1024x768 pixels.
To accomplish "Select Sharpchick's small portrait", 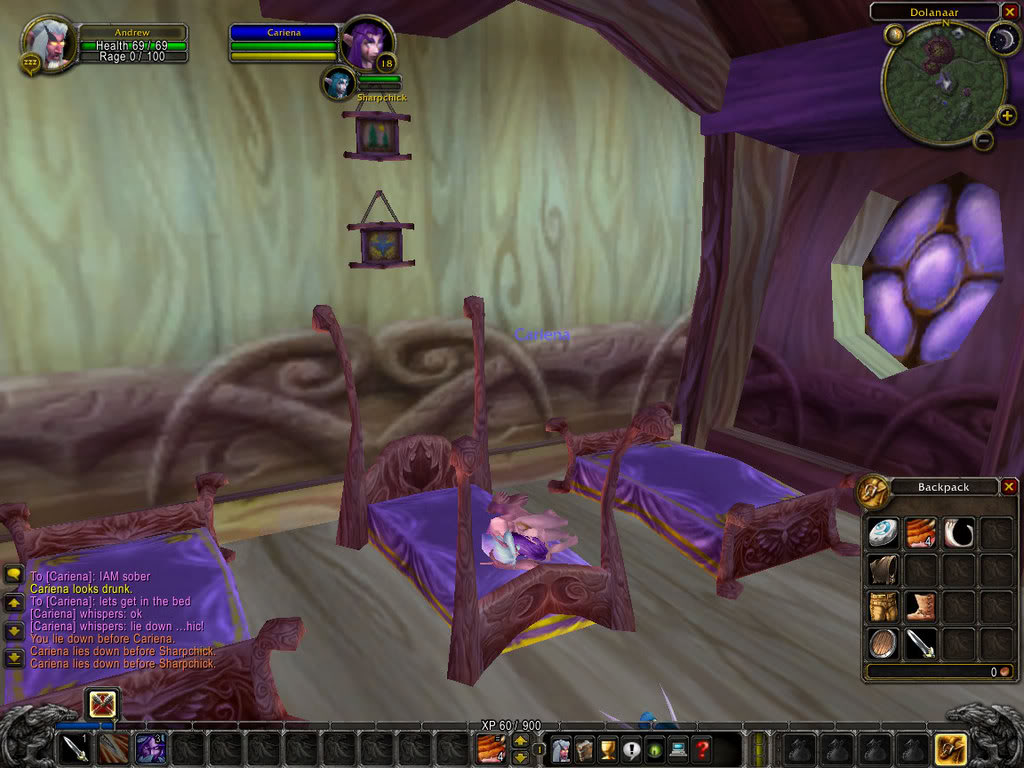I will (337, 84).
